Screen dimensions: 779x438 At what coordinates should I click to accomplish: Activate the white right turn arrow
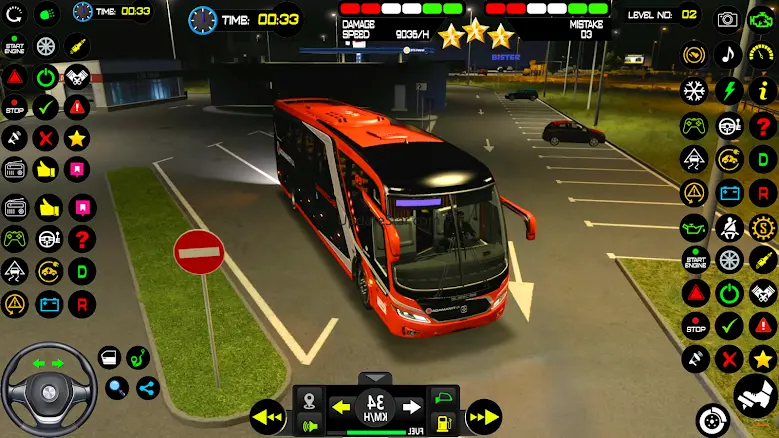(411, 407)
